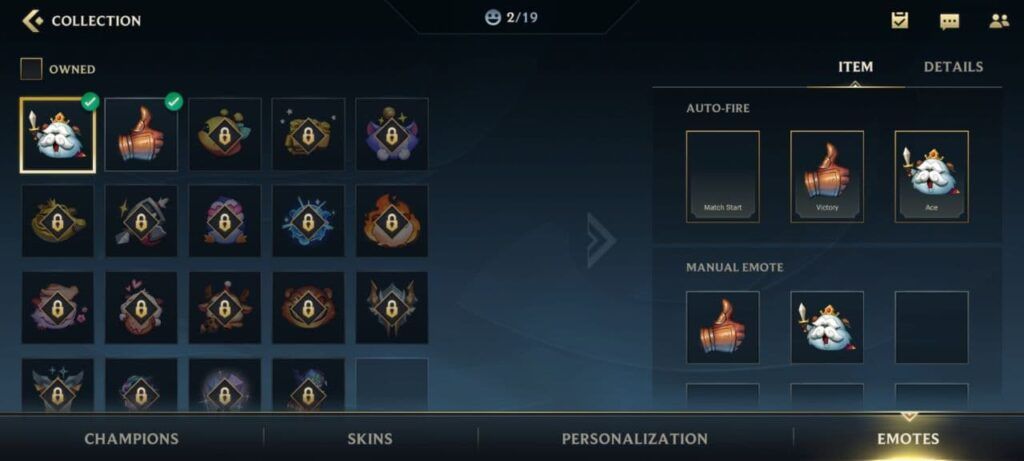Click the thumbs-up manual emote slot
1024x461 pixels.
click(x=722, y=327)
